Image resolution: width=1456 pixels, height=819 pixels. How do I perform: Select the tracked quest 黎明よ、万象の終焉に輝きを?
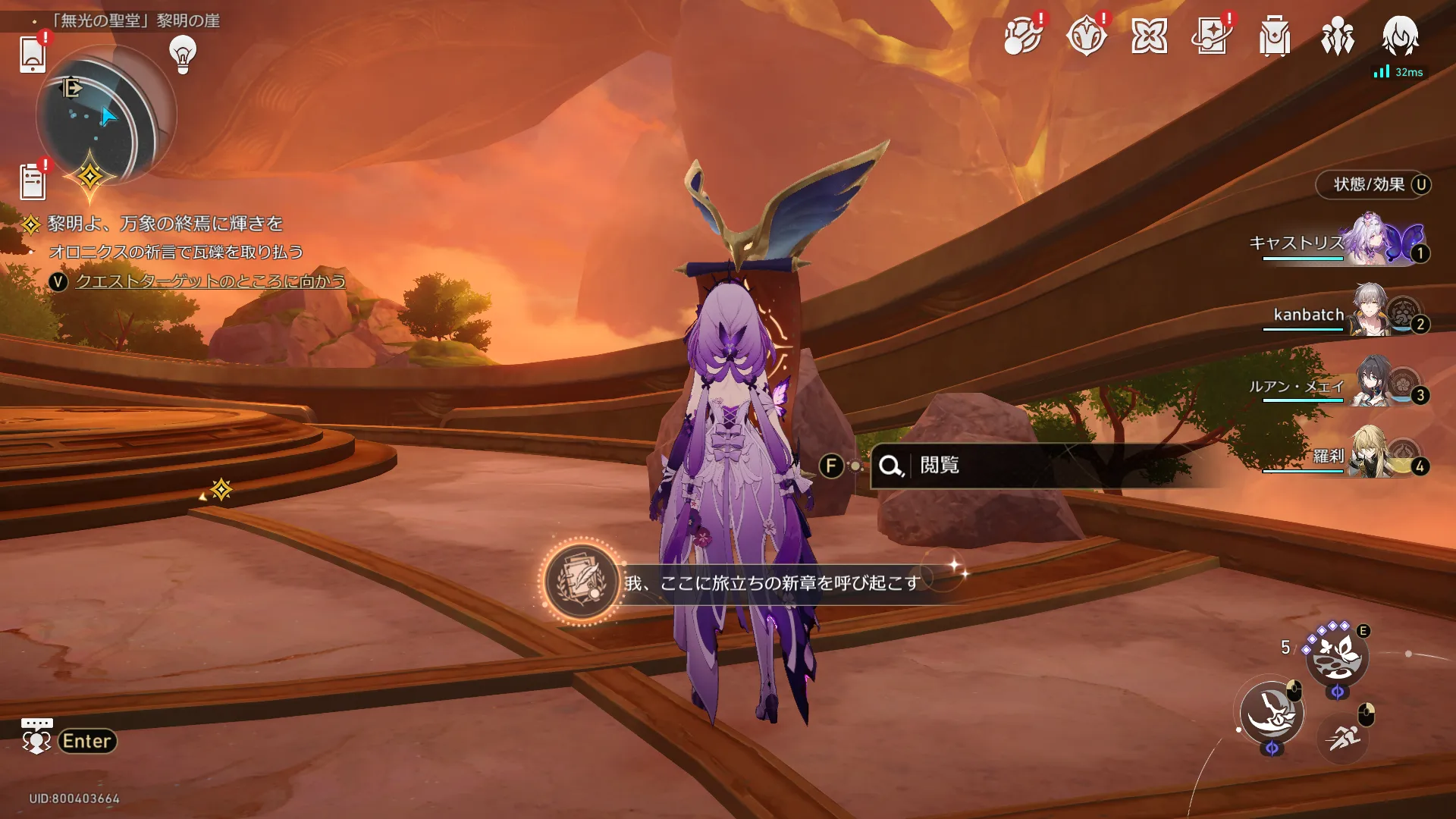(x=165, y=224)
